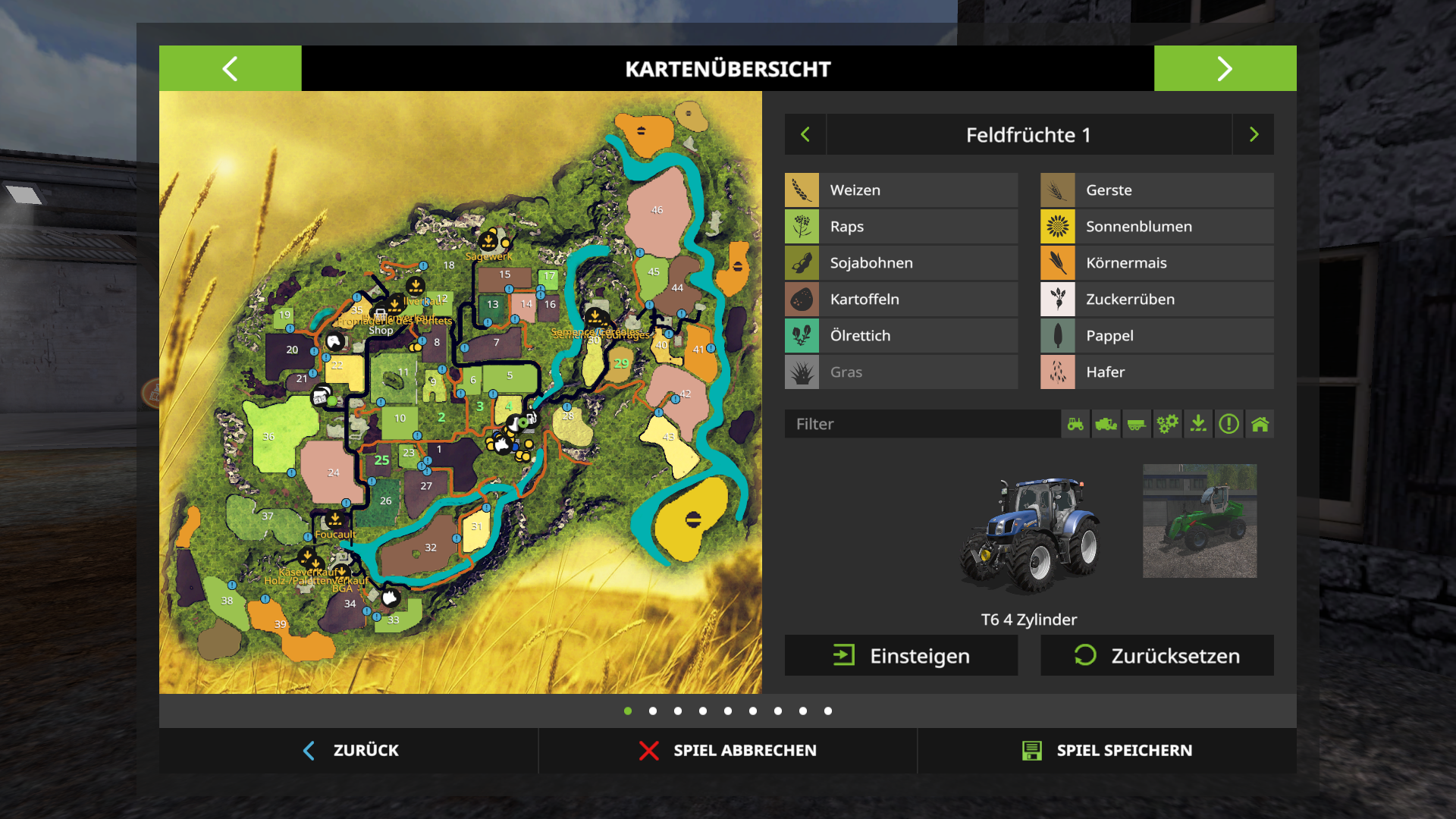Screen dimensions: 1456x819
Task: Select Sojabohnen legend entry
Action: (901, 263)
